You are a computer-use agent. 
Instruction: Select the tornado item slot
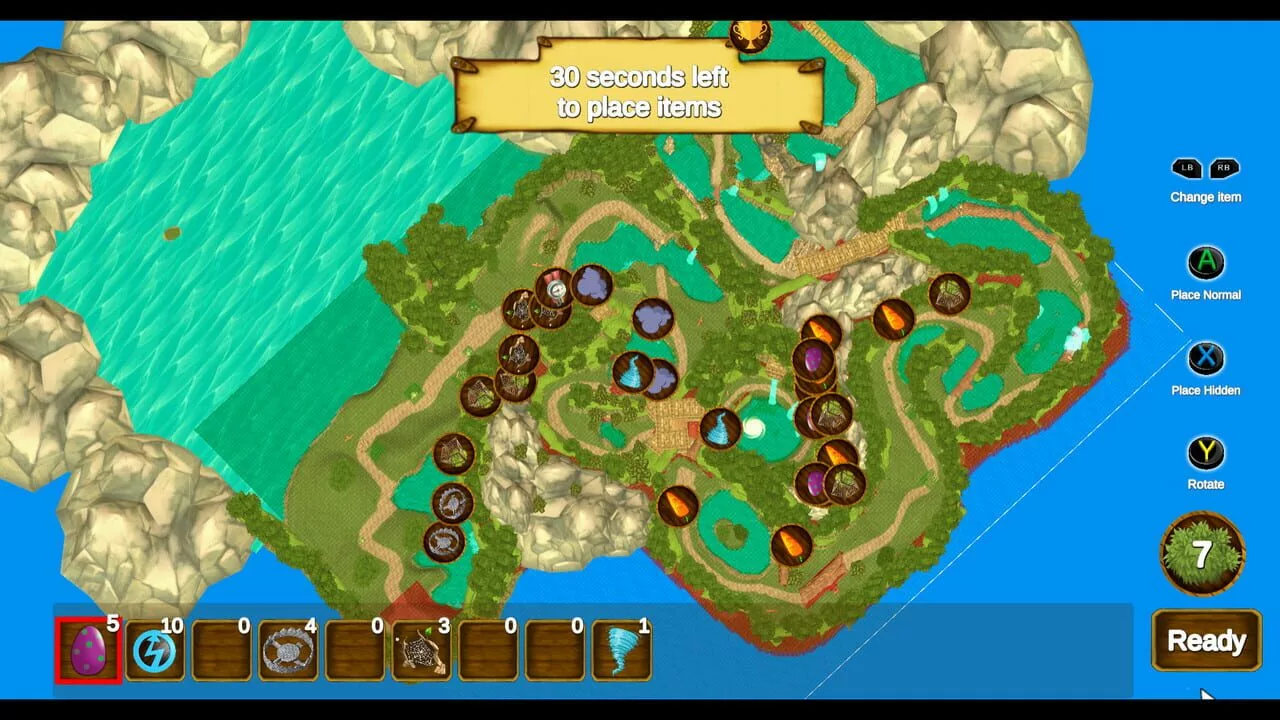coord(621,650)
